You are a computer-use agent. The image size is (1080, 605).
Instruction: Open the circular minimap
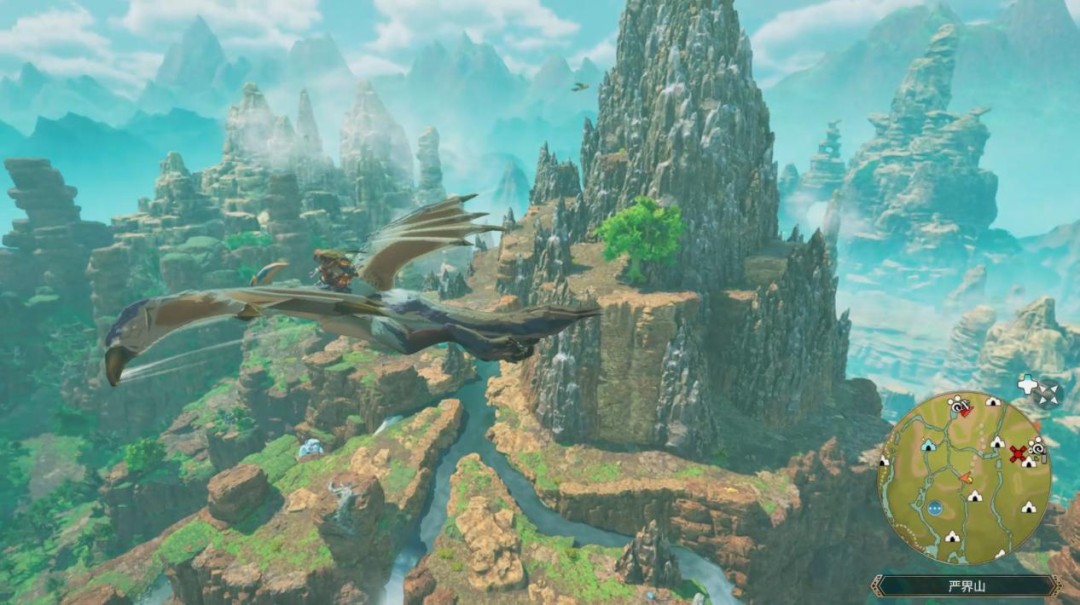964,477
